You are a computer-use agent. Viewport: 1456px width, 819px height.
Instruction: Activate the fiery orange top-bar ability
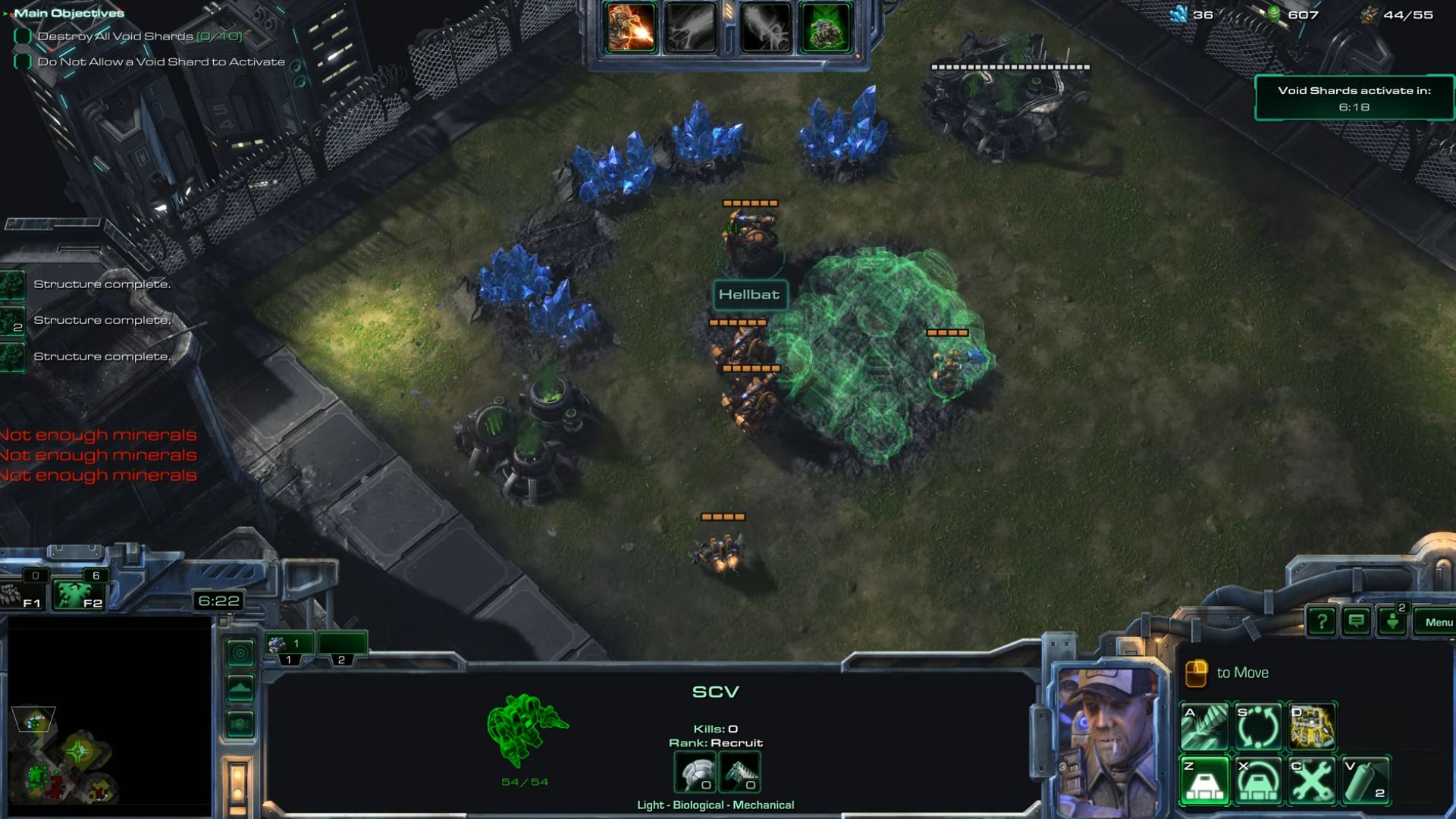click(630, 28)
